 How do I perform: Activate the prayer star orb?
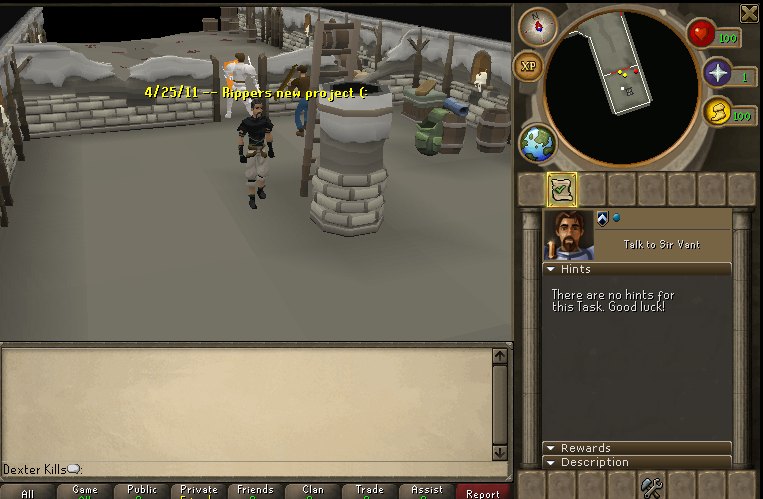point(717,73)
